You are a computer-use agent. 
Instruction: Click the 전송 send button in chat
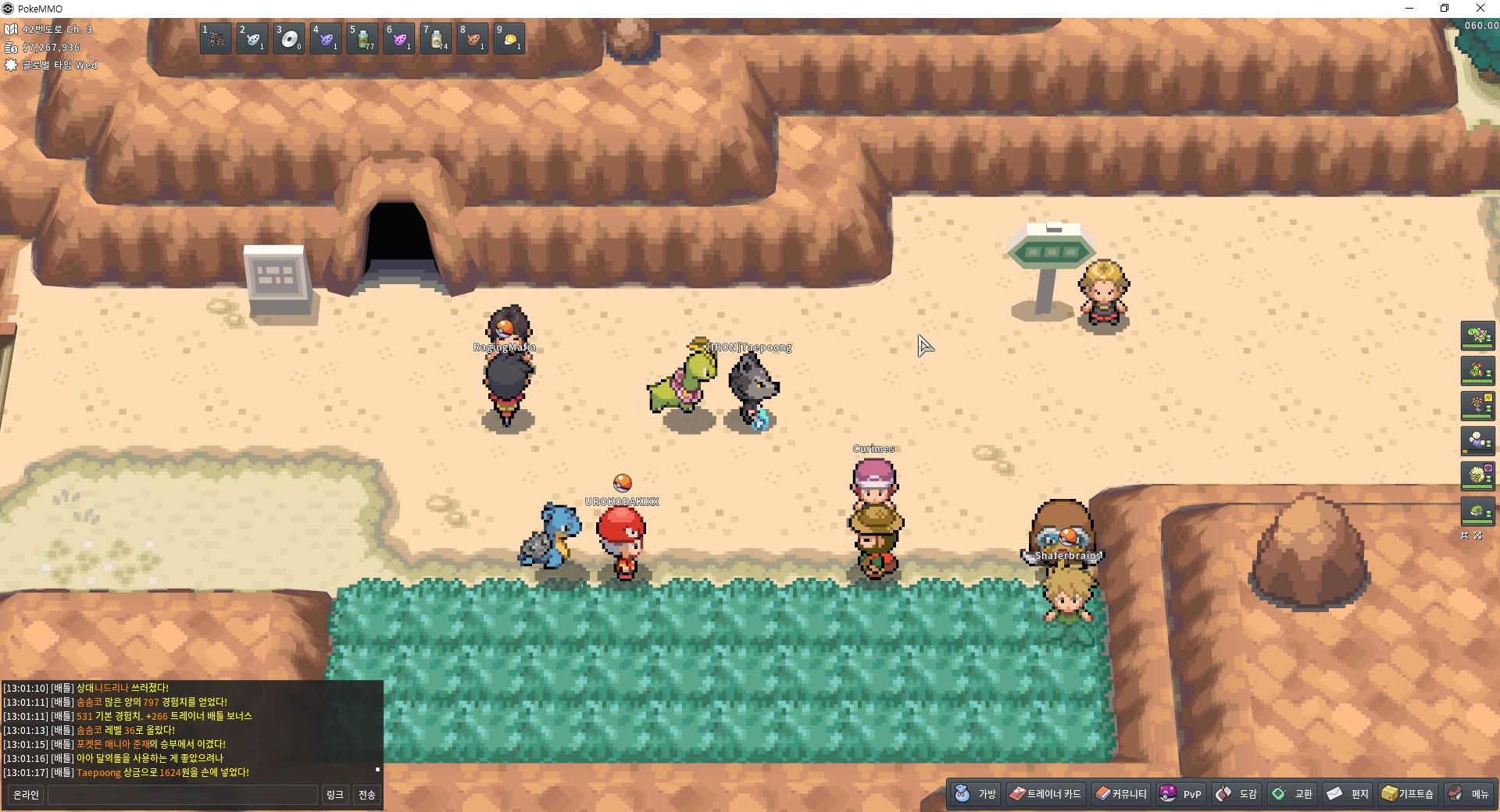tap(366, 795)
